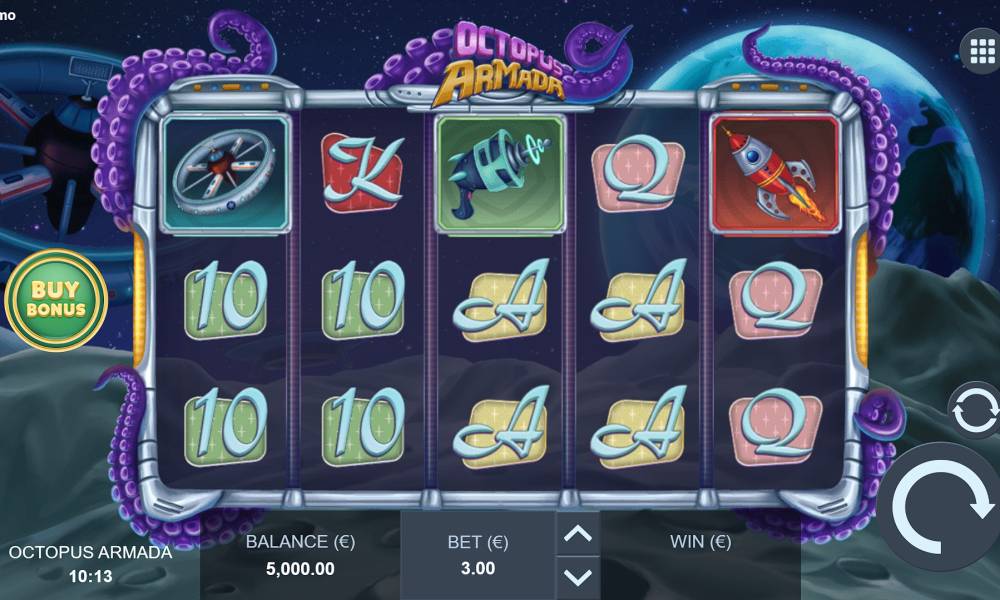The width and height of the screenshot is (1000, 600).
Task: Open the grid menu icon
Action: (x=977, y=48)
